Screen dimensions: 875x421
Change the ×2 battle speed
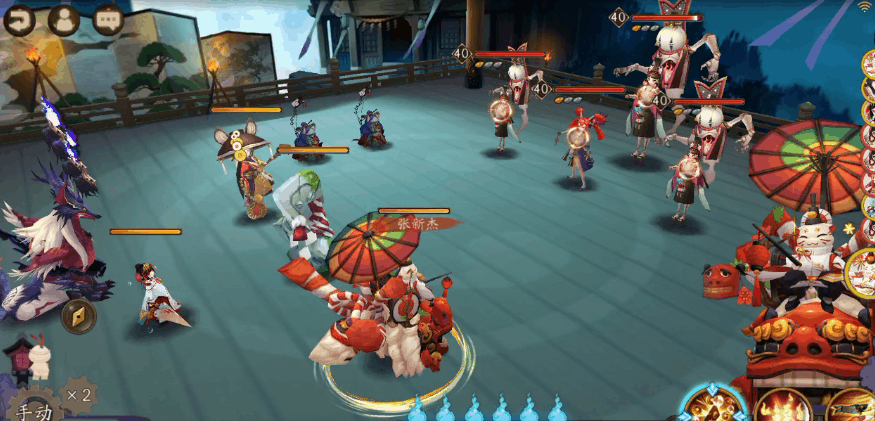tap(78, 395)
